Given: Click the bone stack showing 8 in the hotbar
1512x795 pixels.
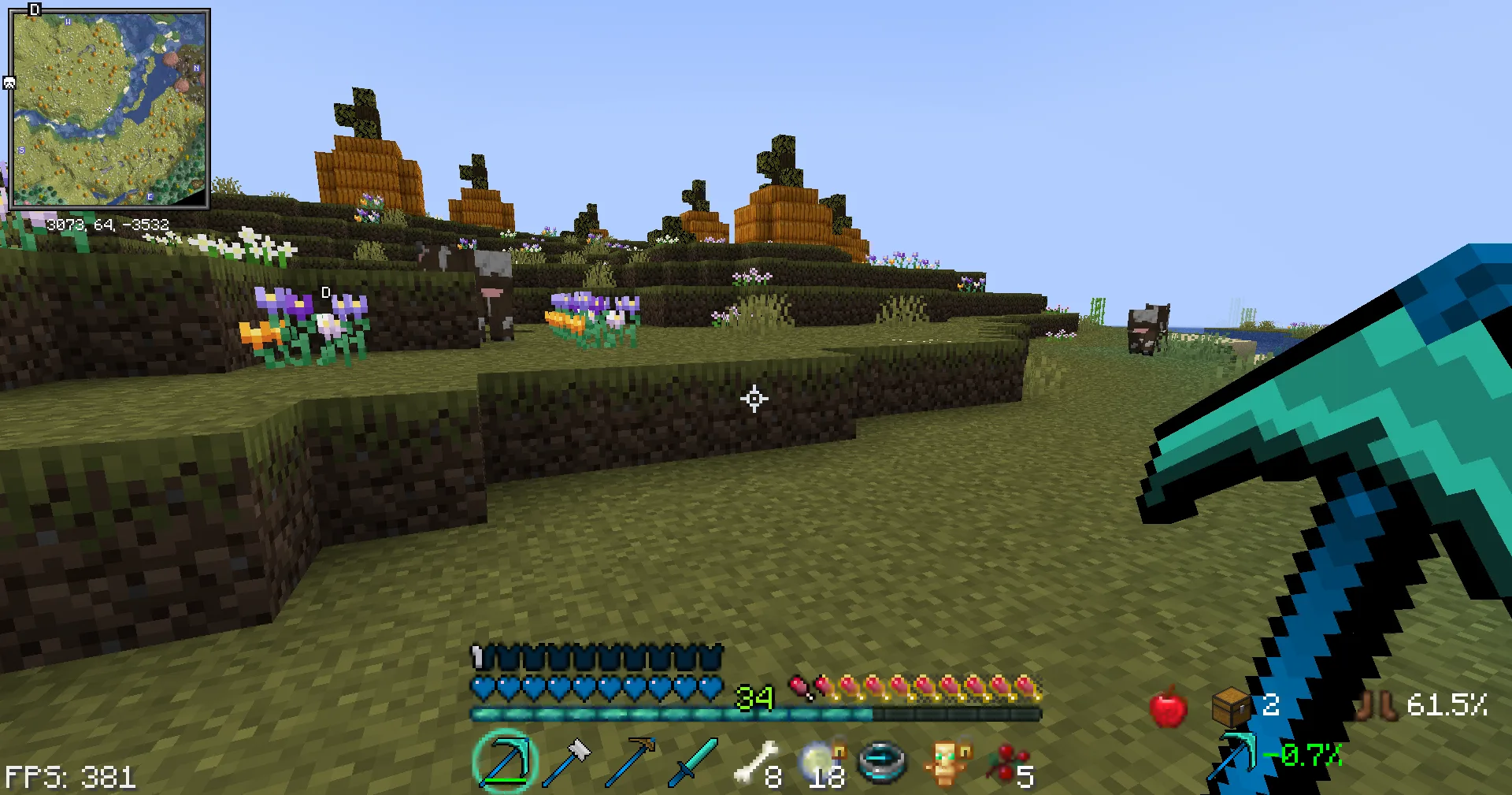Looking at the screenshot, I should pos(754,758).
